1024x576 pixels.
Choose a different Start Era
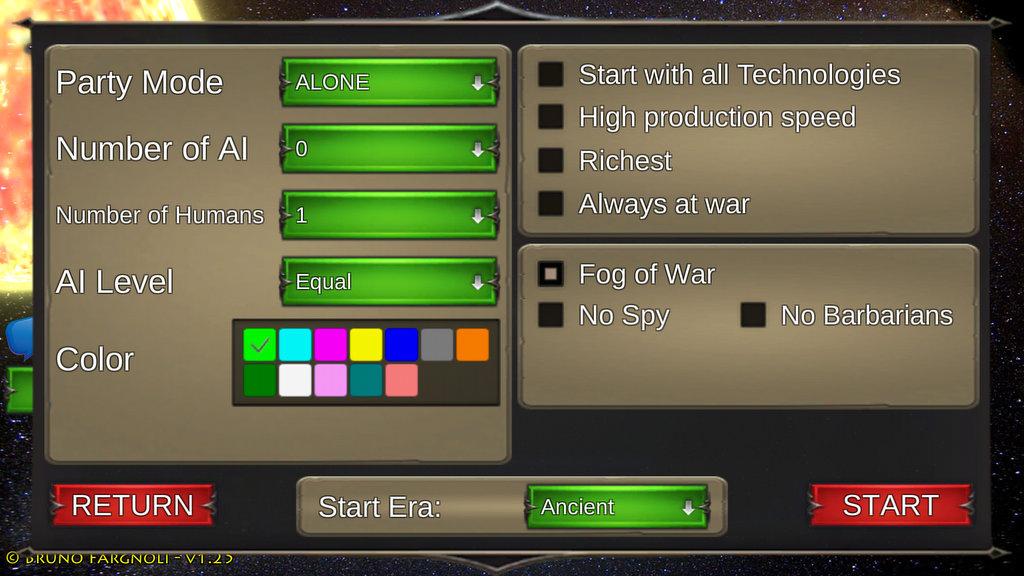pos(617,507)
